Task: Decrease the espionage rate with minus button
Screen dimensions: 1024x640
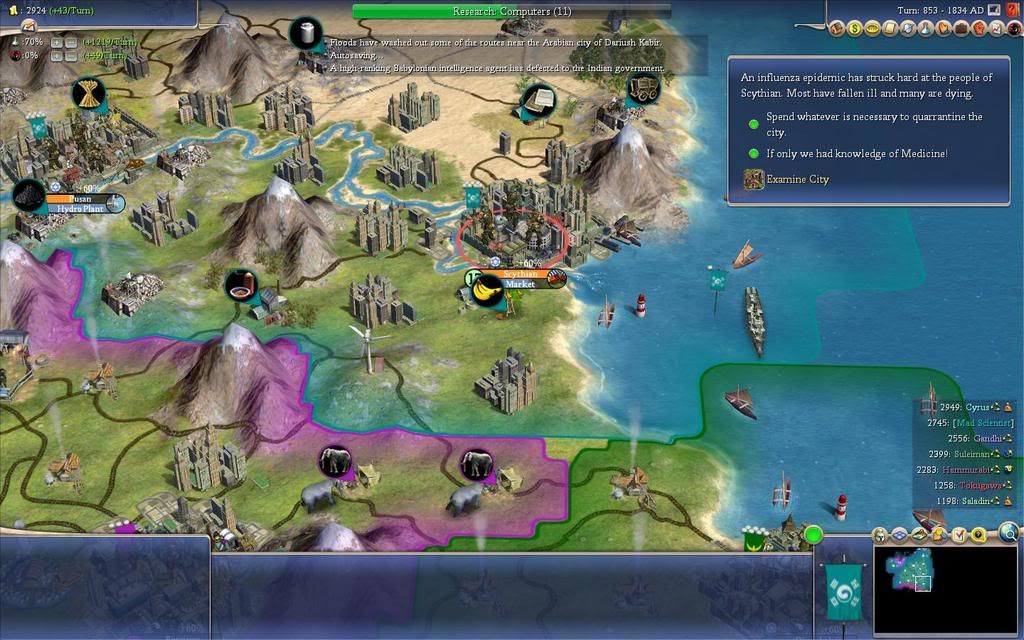Action: point(73,55)
